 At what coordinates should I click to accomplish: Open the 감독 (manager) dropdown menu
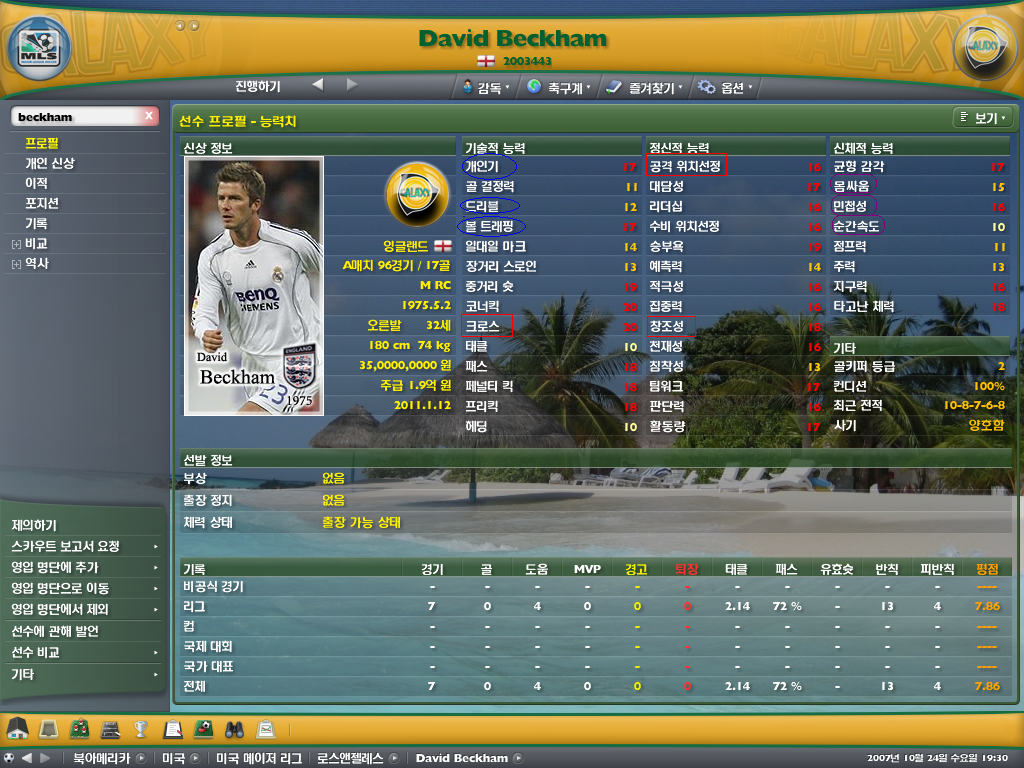point(487,87)
